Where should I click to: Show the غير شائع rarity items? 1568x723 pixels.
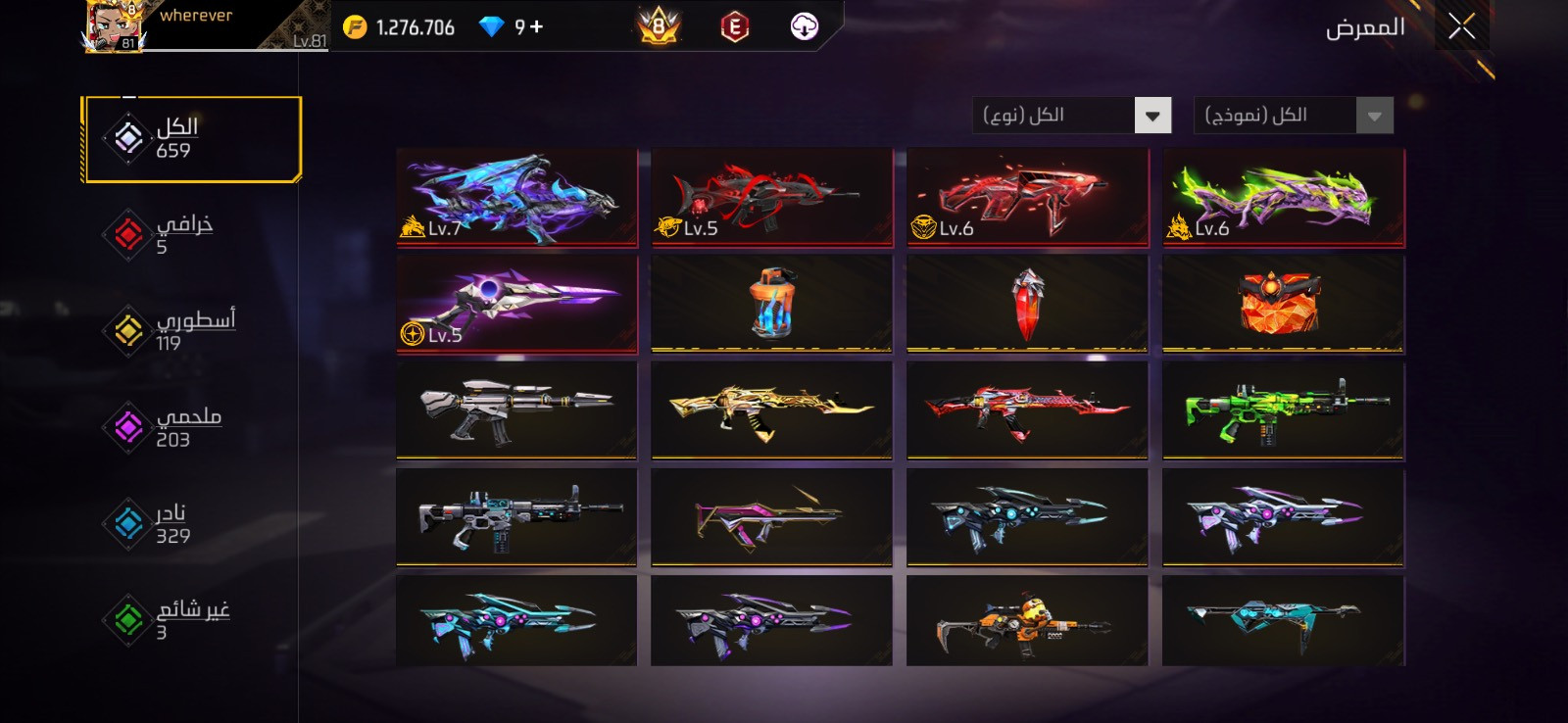pyautogui.click(x=176, y=619)
